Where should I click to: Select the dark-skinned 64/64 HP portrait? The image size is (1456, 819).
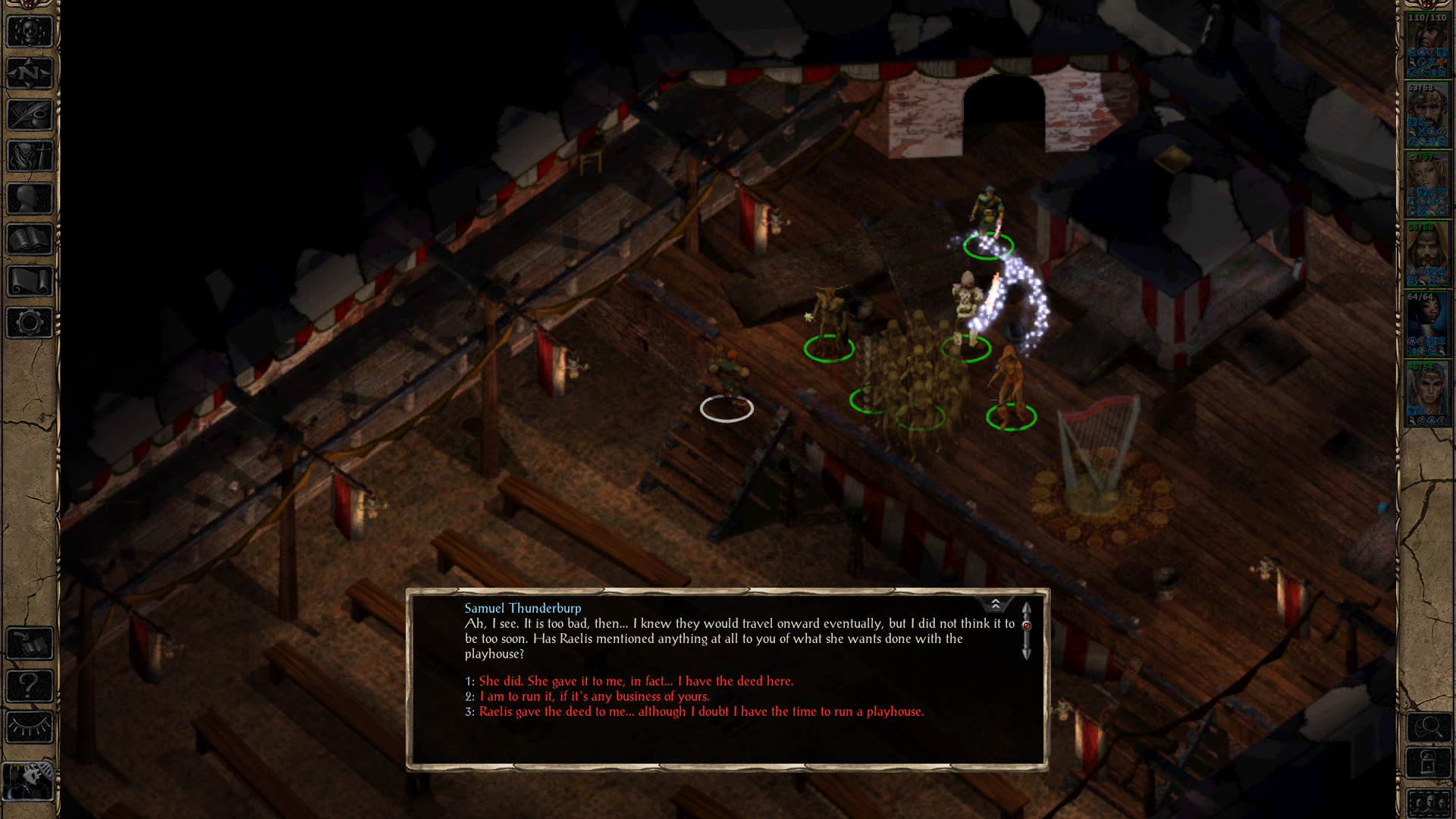[x=1427, y=324]
